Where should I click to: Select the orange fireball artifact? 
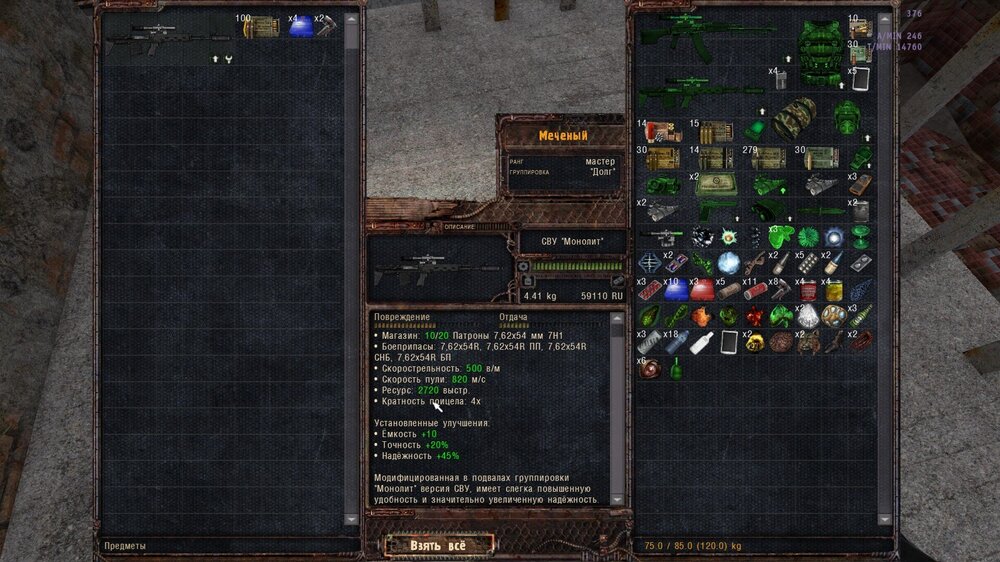click(x=700, y=316)
